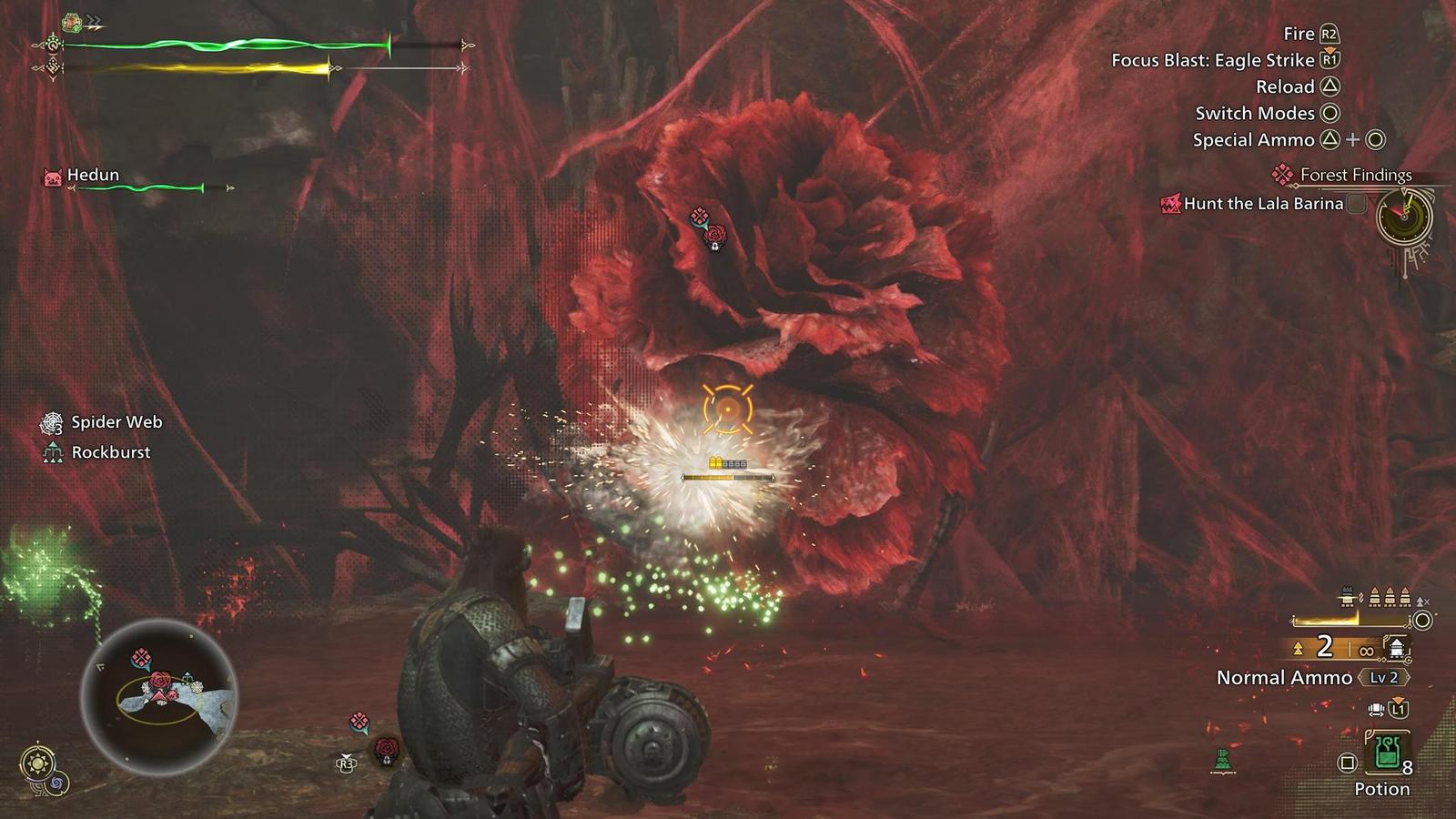Click the Forest Findings quest title
Screen dimensions: 1456x819
point(1355,175)
